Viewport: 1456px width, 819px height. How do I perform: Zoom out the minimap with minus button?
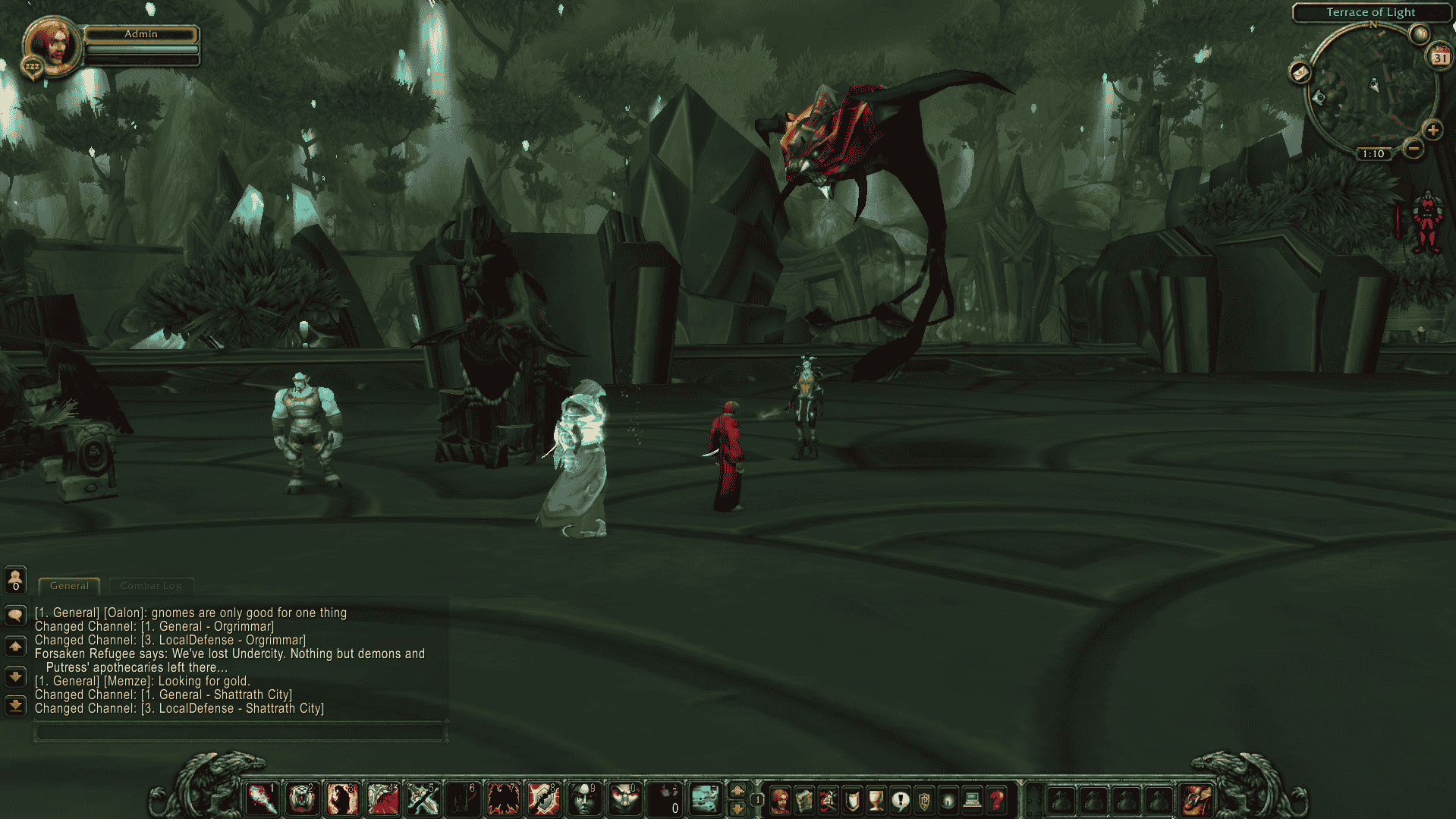(x=1413, y=148)
